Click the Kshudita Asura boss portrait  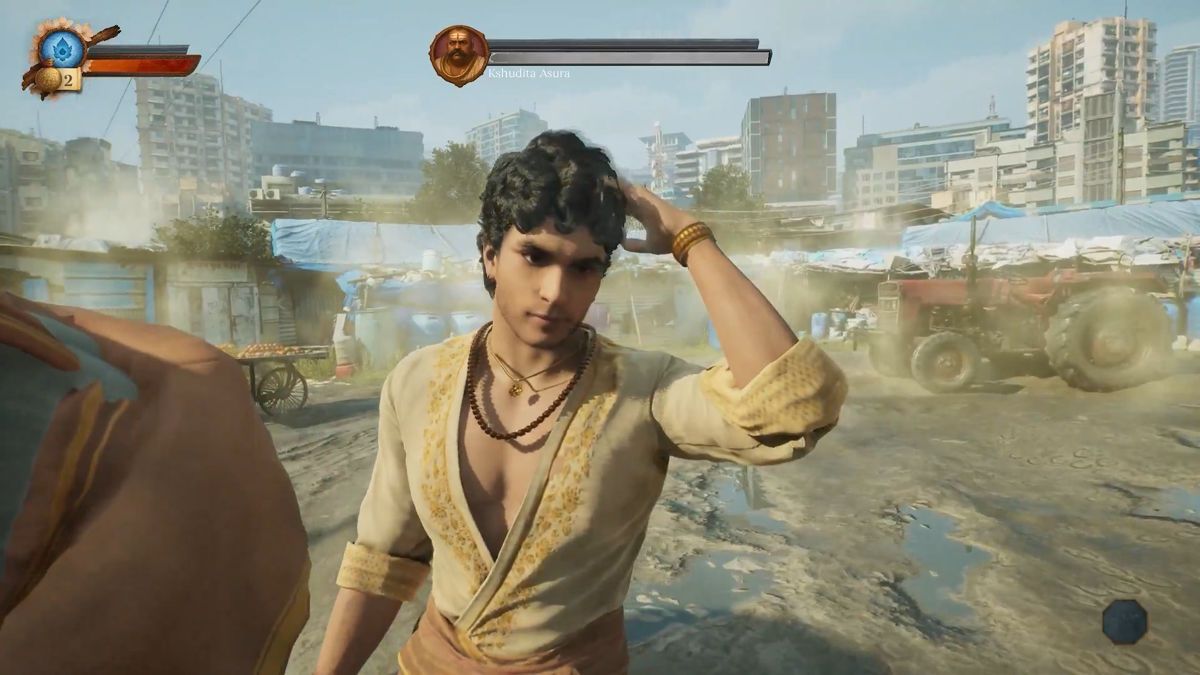[459, 55]
